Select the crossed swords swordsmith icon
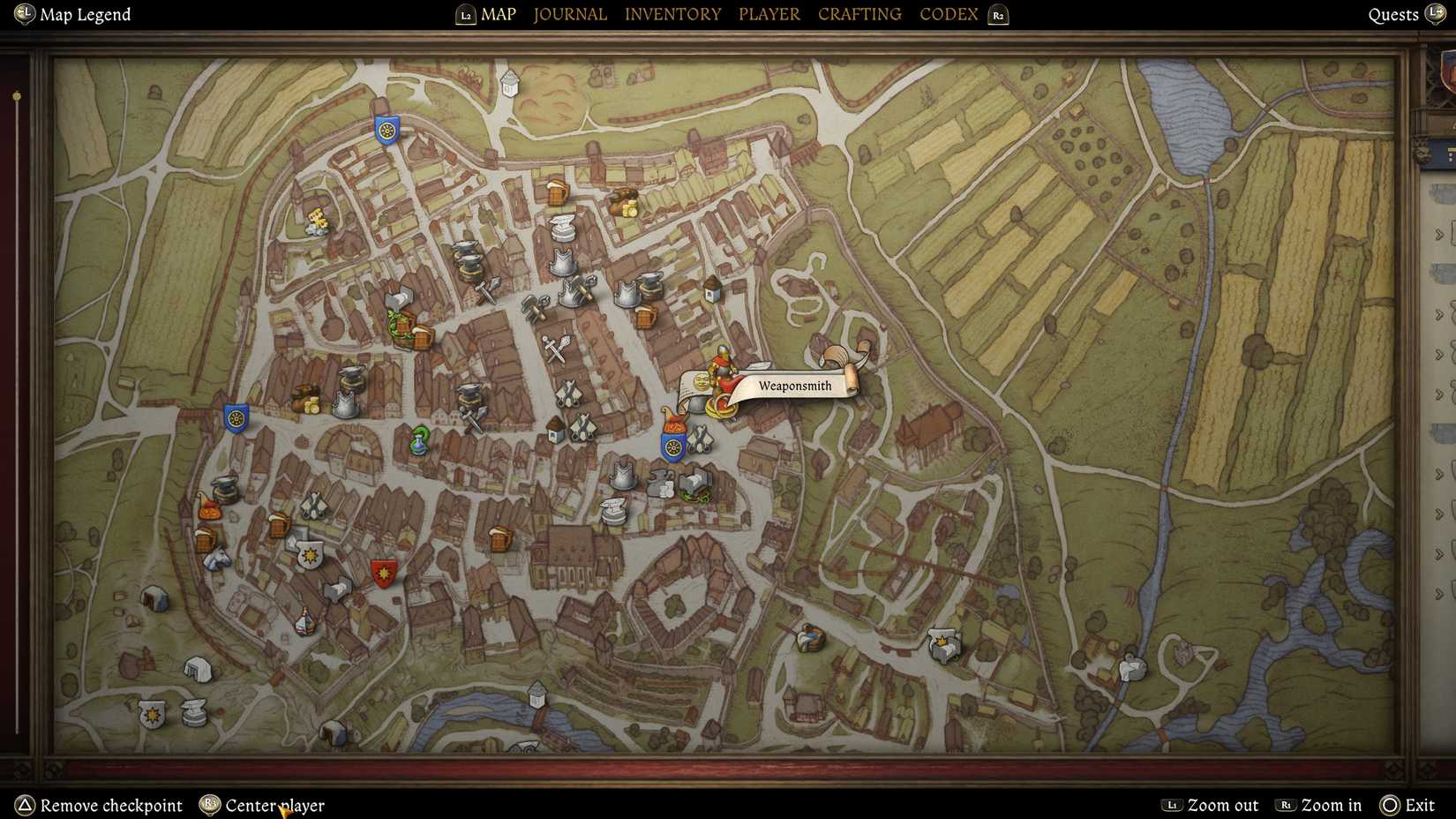The width and height of the screenshot is (1456, 819). [554, 348]
